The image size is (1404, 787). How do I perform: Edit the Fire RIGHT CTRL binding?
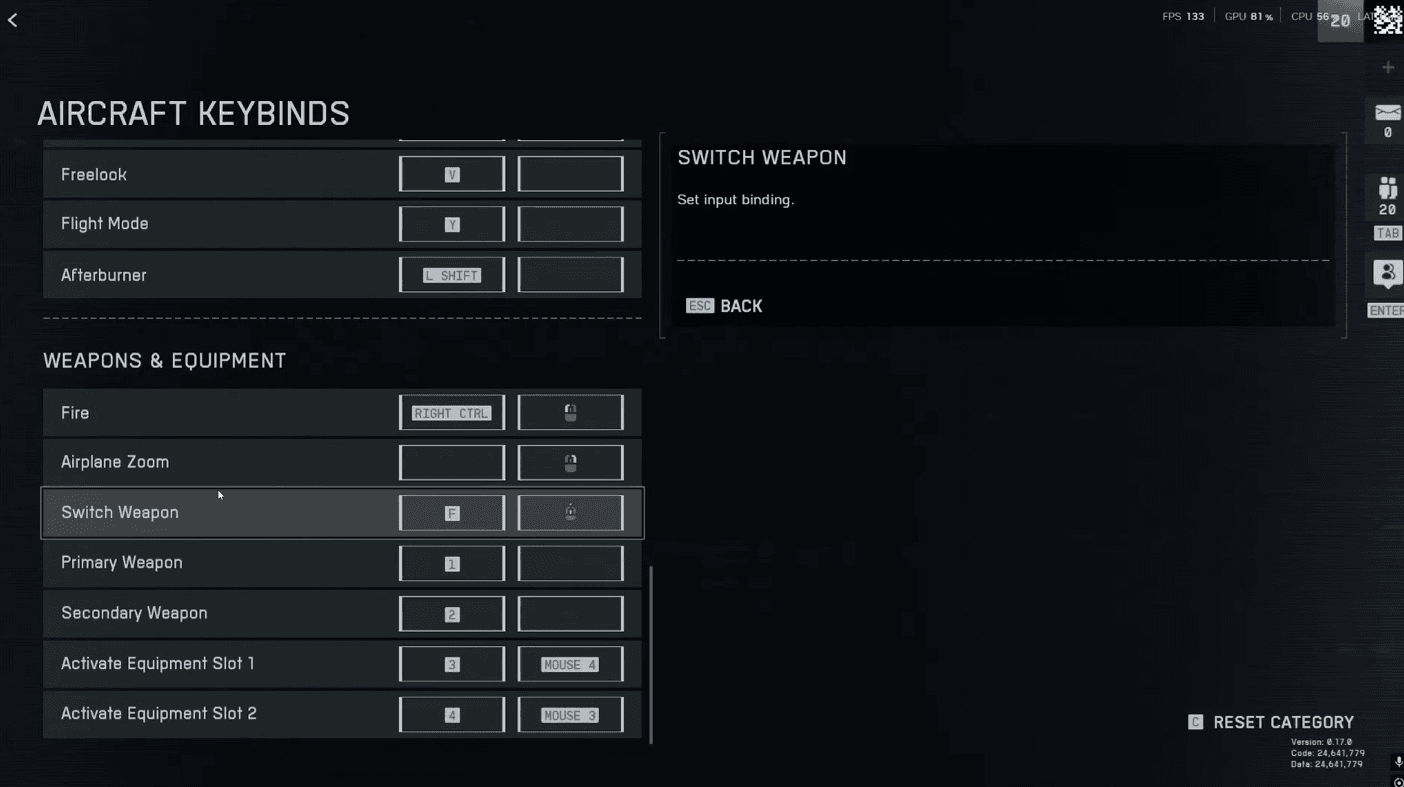click(452, 413)
